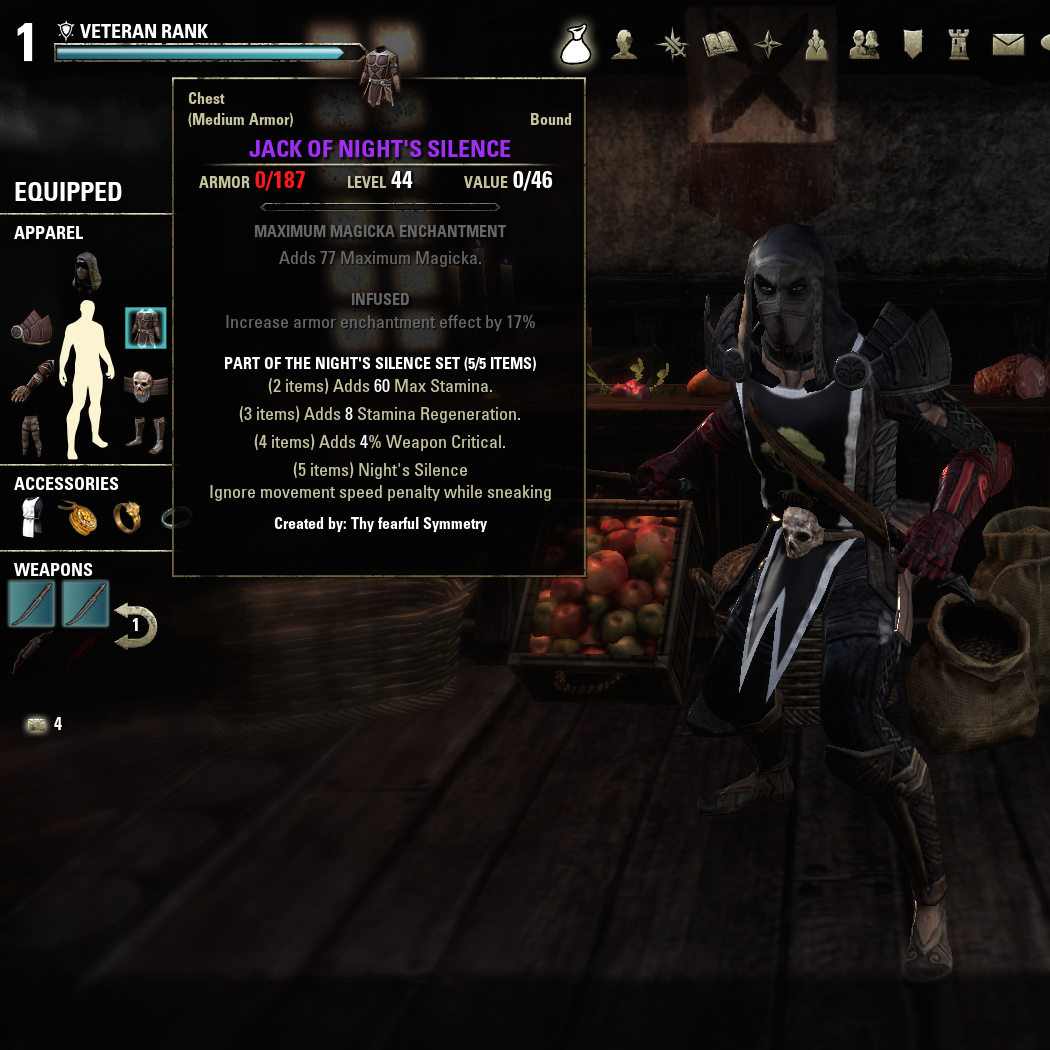This screenshot has height=1050, width=1050.
Task: Select the equipped gloves slot
Action: [31, 383]
